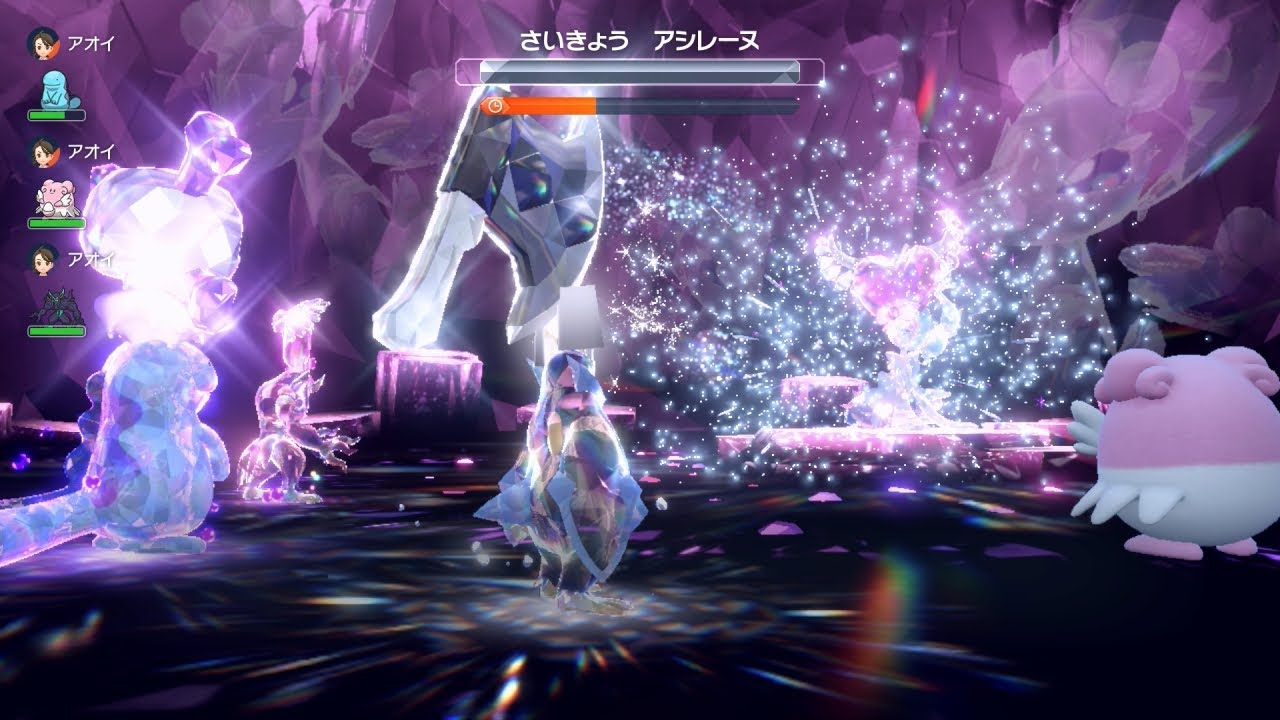
Task: Select the さいきょう アシレーヌ title banner
Action: [x=640, y=40]
